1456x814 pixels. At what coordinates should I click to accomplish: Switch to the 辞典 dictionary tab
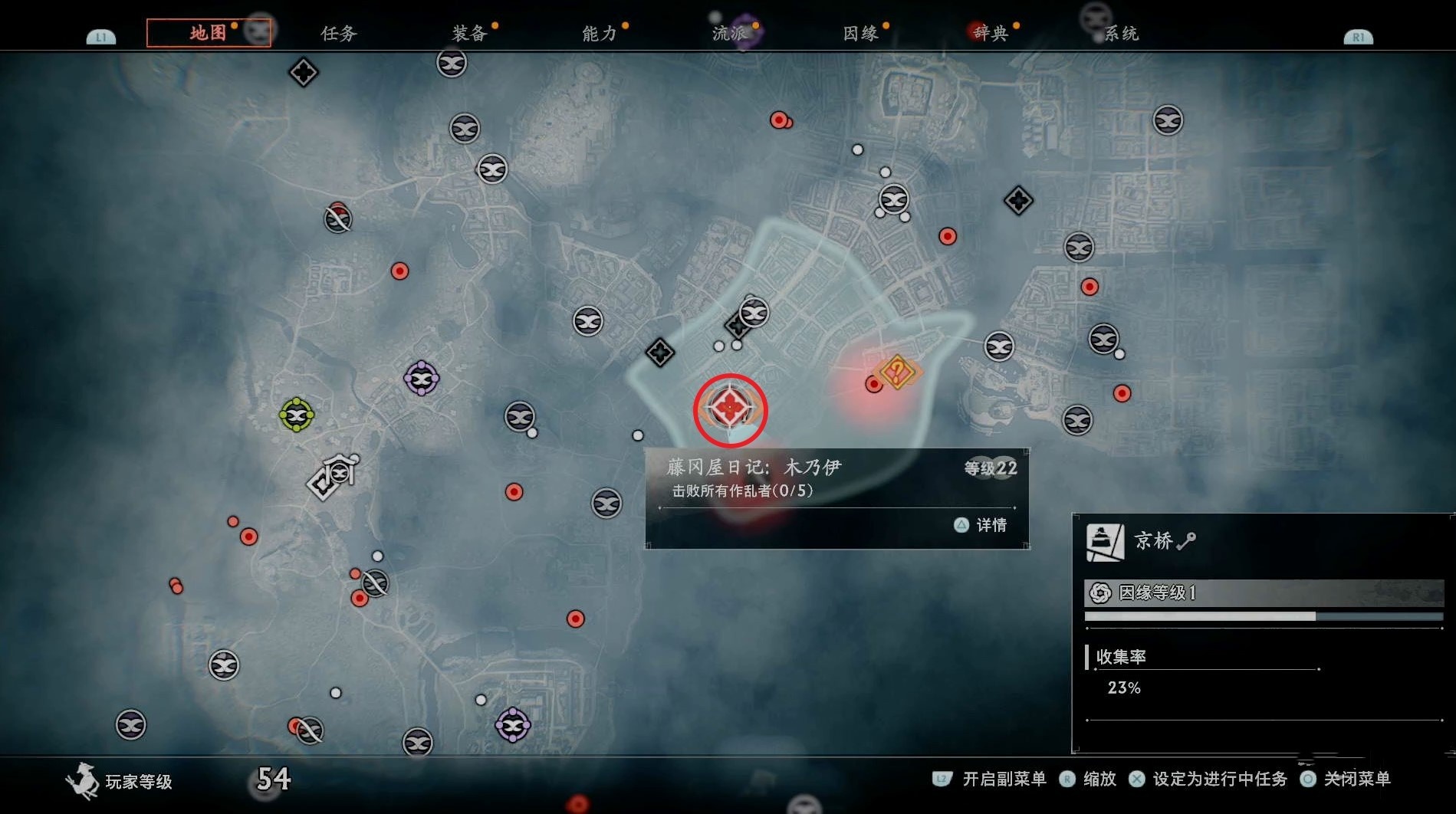[x=991, y=34]
